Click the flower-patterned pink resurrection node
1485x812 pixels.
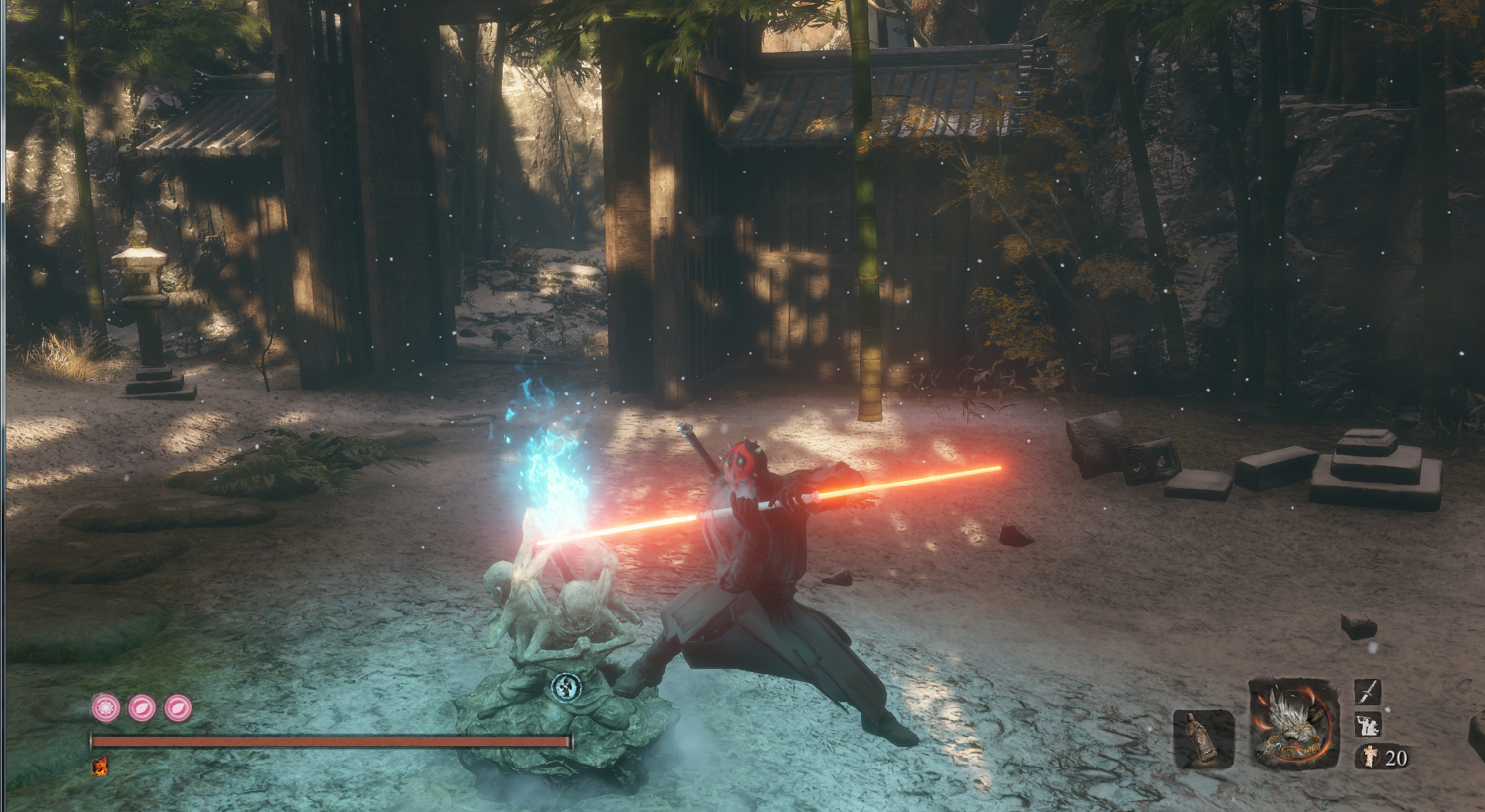(106, 708)
